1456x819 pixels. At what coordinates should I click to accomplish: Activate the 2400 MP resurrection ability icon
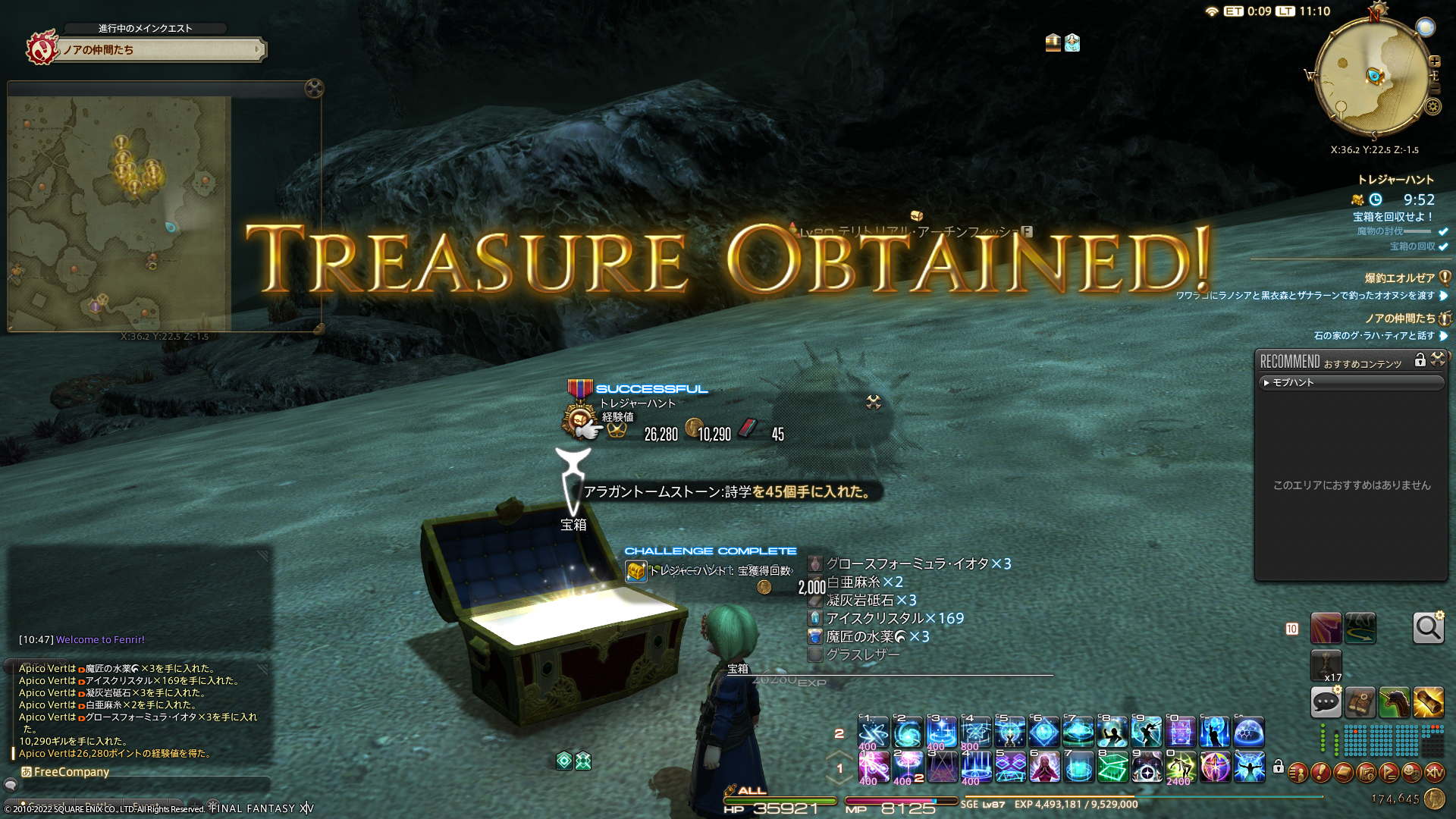click(1181, 767)
